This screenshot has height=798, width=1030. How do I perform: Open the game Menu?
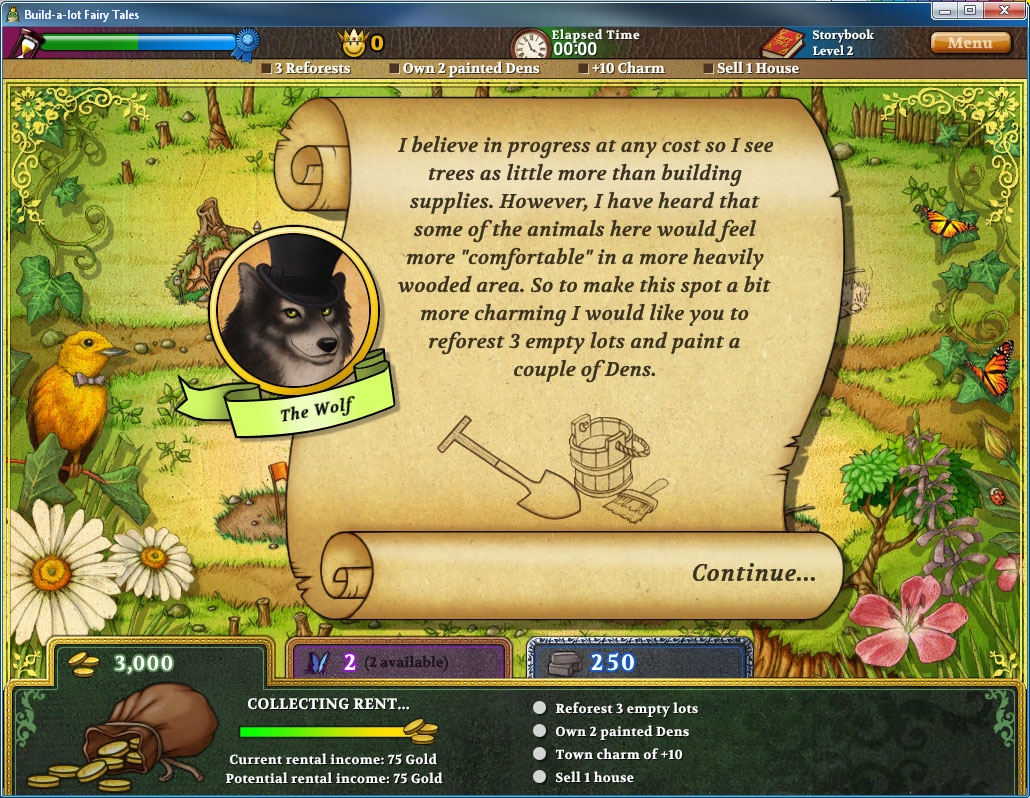(x=969, y=43)
